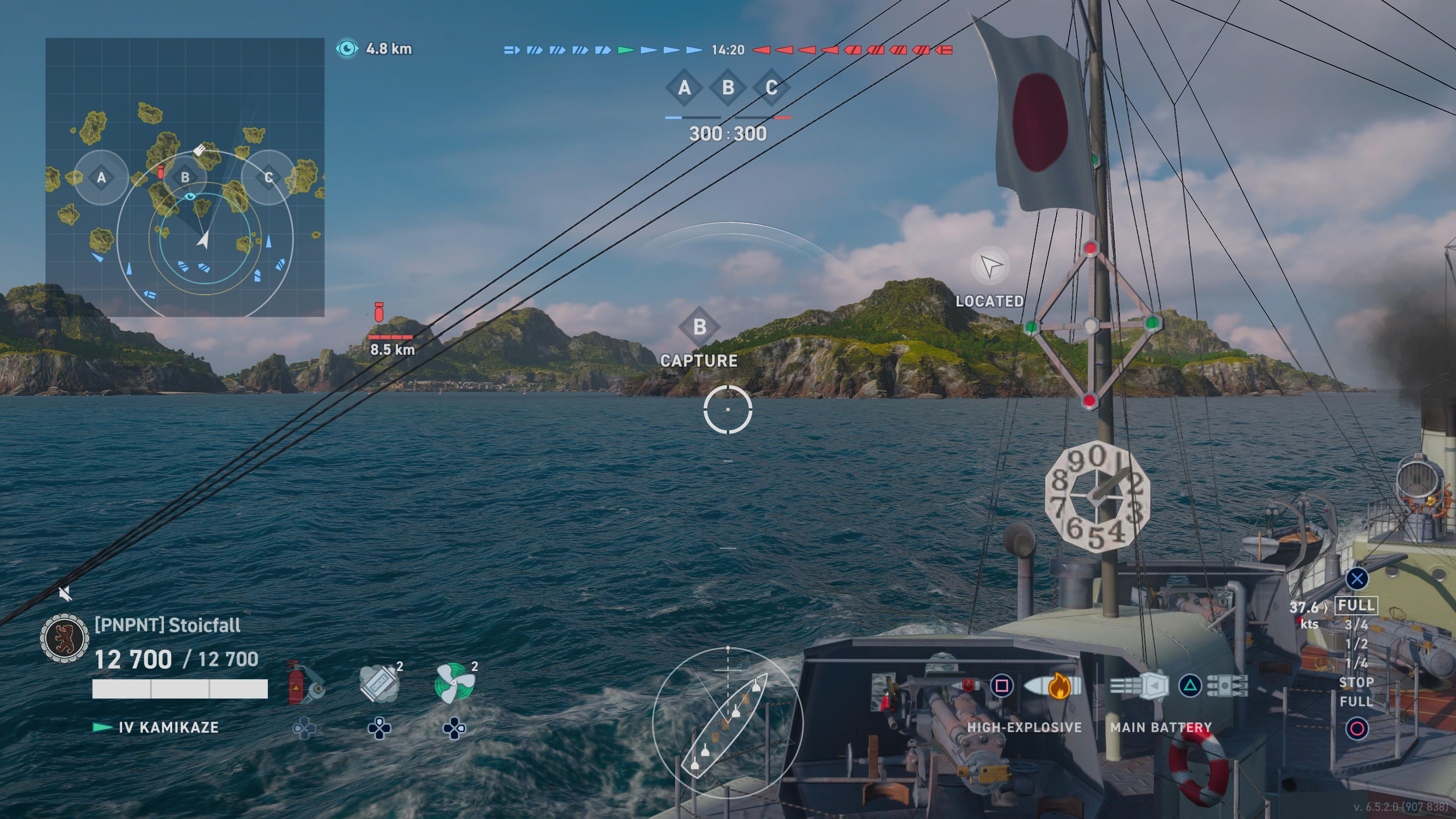Image resolution: width=1456 pixels, height=819 pixels.
Task: Set the throttle to 1/2 speed
Action: (x=1356, y=644)
